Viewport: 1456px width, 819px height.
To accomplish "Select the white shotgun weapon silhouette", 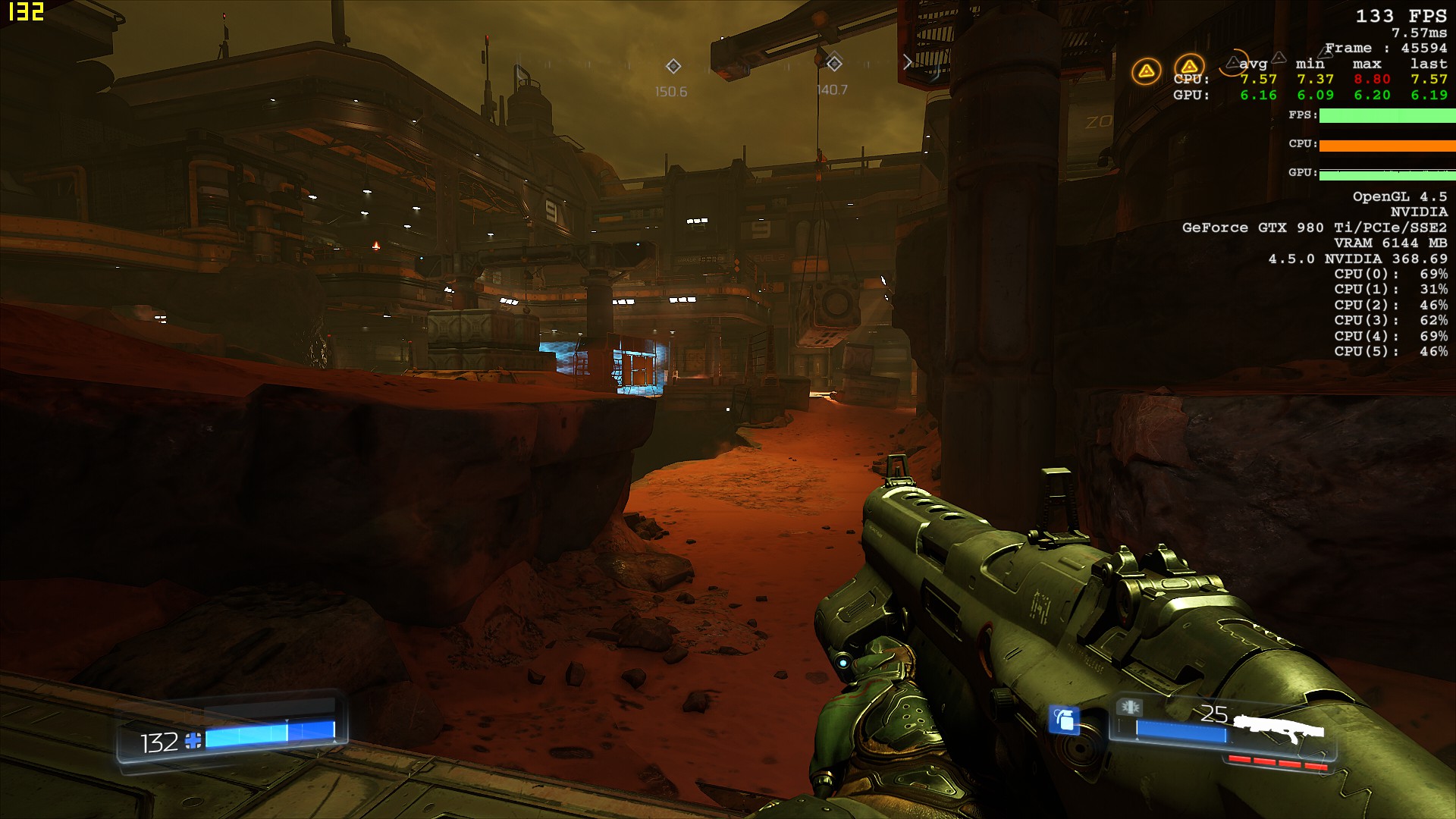I will pos(1279,729).
